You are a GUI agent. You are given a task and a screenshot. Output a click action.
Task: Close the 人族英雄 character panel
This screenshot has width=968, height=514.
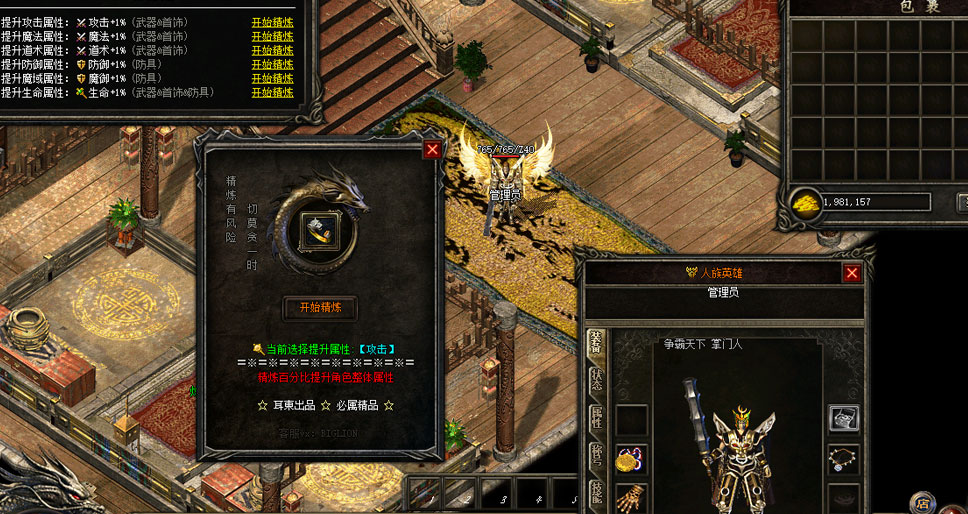tap(852, 273)
